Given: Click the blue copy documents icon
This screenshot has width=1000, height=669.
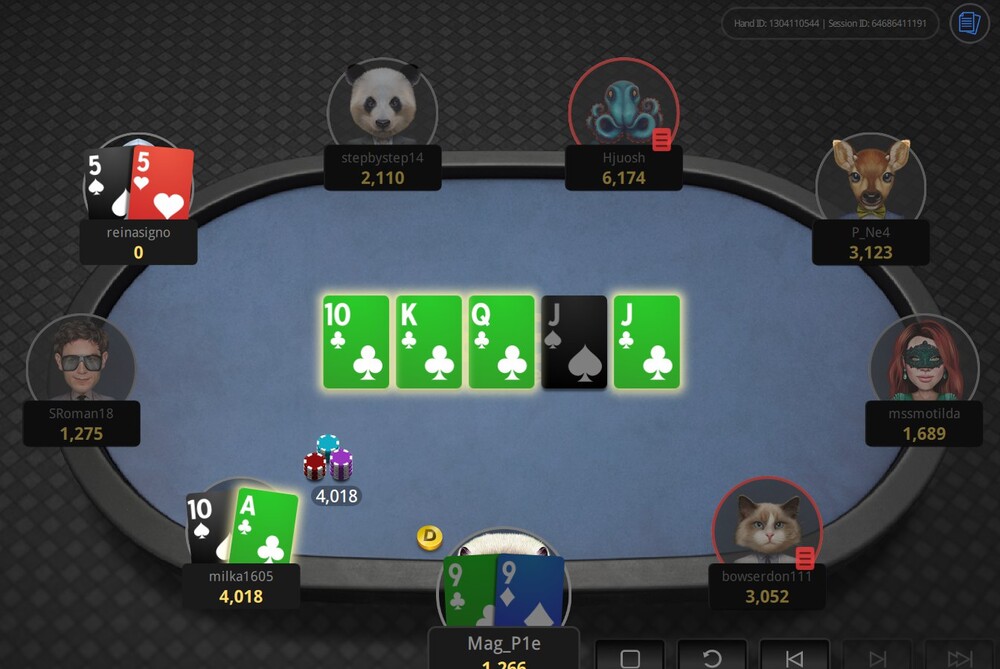Looking at the screenshot, I should pyautogui.click(x=969, y=23).
